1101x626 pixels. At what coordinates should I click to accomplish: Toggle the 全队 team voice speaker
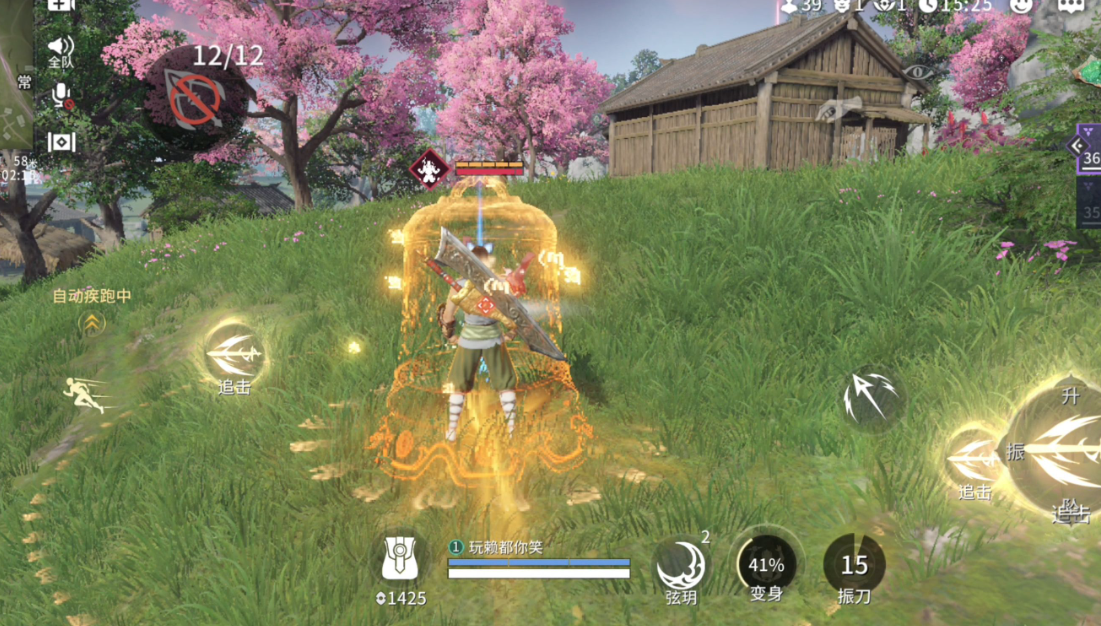(61, 48)
